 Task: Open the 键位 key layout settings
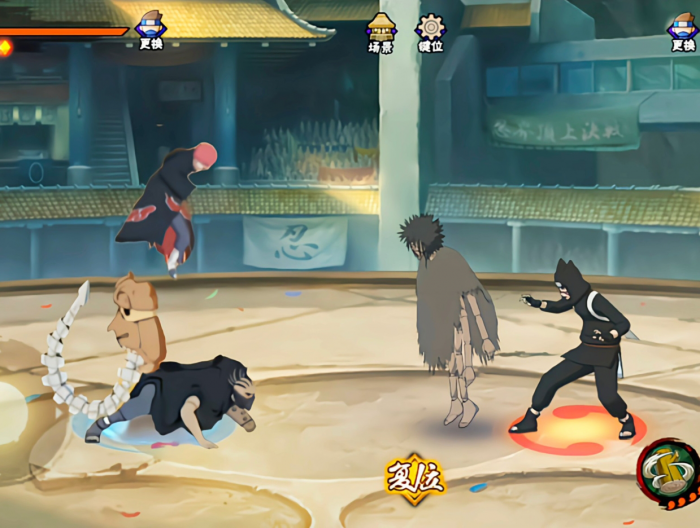pyautogui.click(x=431, y=33)
